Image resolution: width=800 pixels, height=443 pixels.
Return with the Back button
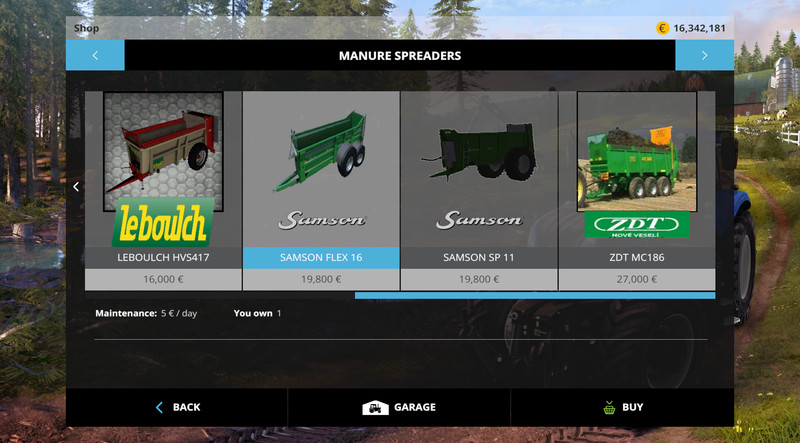coord(177,407)
